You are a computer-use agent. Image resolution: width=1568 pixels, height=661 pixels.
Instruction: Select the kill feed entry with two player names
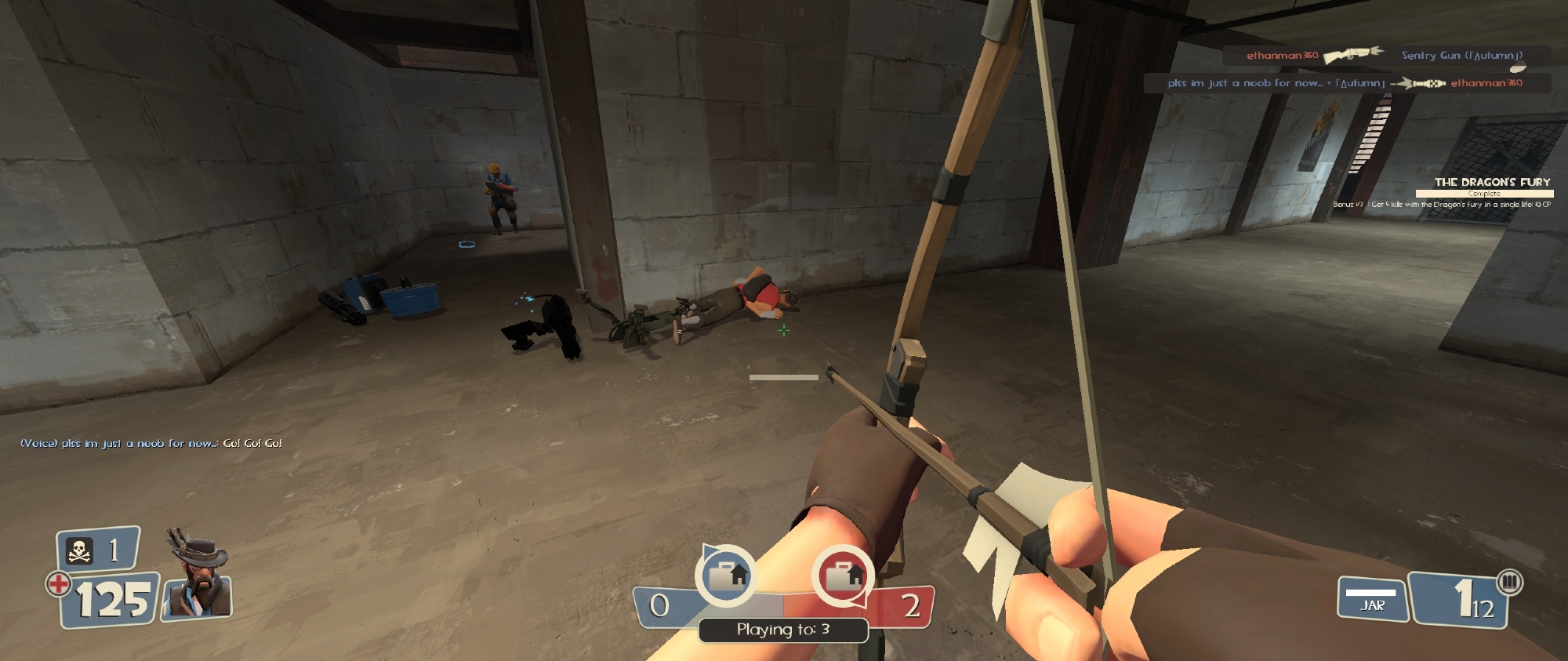pos(1345,83)
